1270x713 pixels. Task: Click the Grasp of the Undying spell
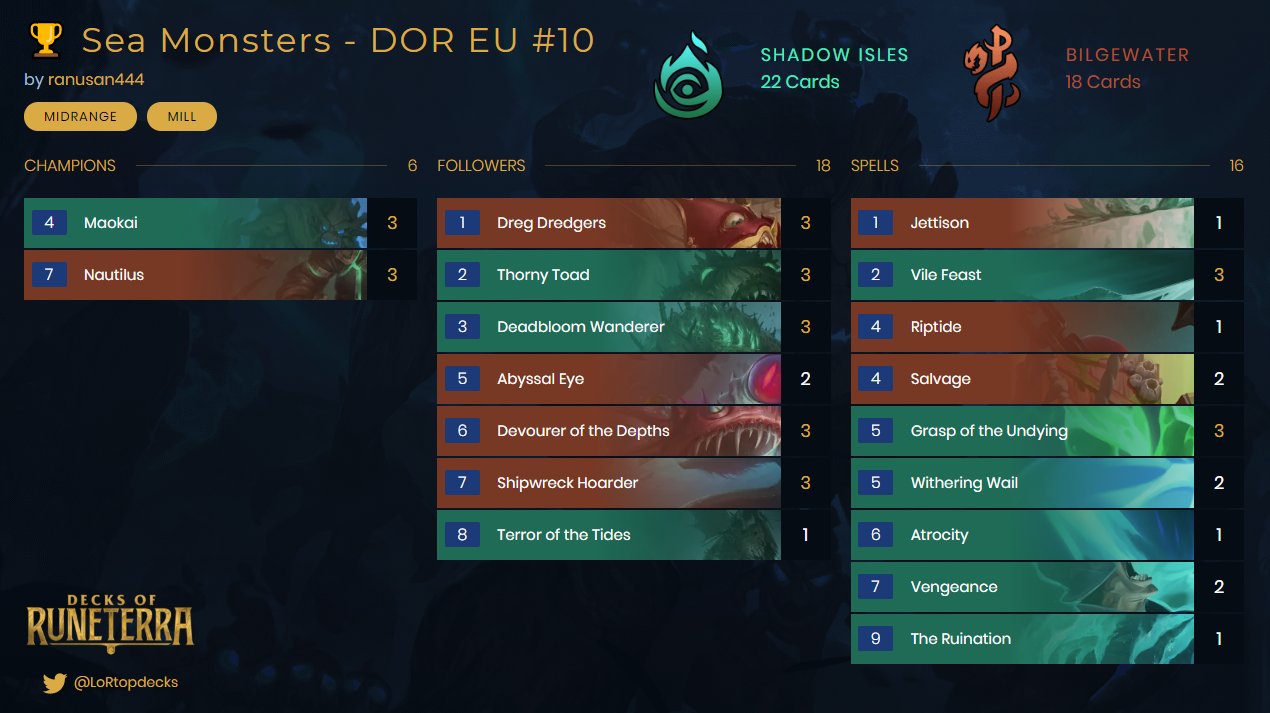[1021, 431]
